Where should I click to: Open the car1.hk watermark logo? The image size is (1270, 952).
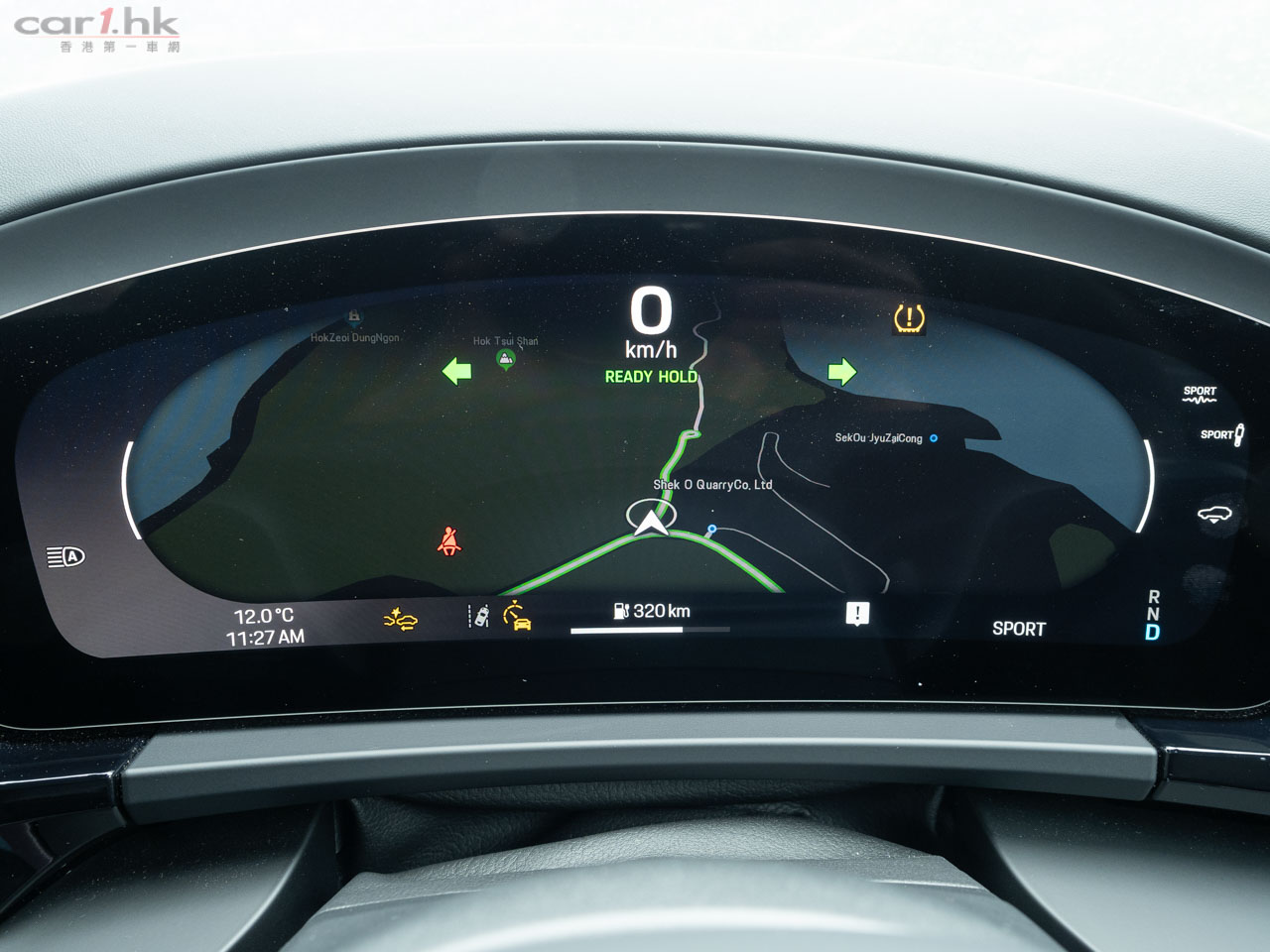click(x=97, y=29)
